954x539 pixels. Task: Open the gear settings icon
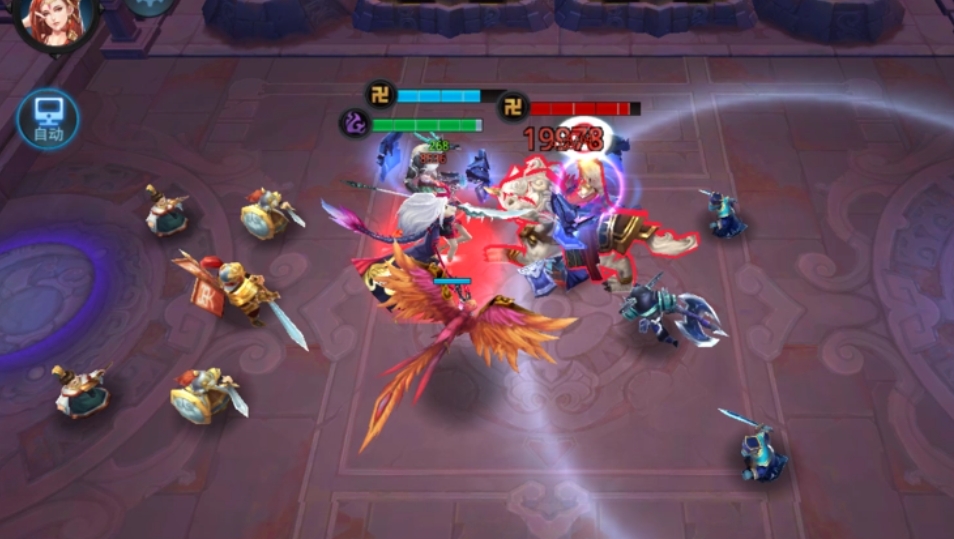click(x=151, y=6)
